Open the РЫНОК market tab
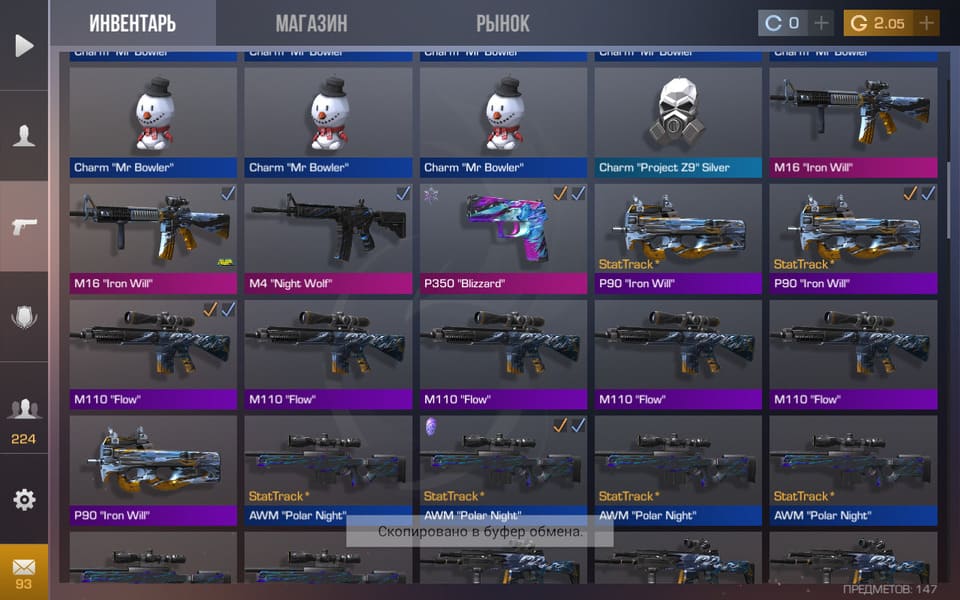 (503, 23)
